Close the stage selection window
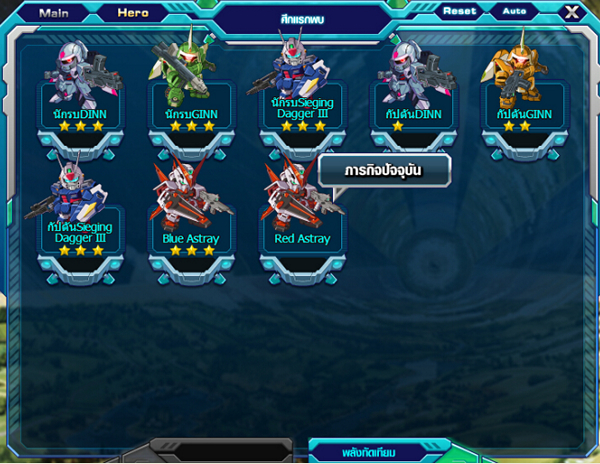This screenshot has height=464, width=600. [571, 12]
